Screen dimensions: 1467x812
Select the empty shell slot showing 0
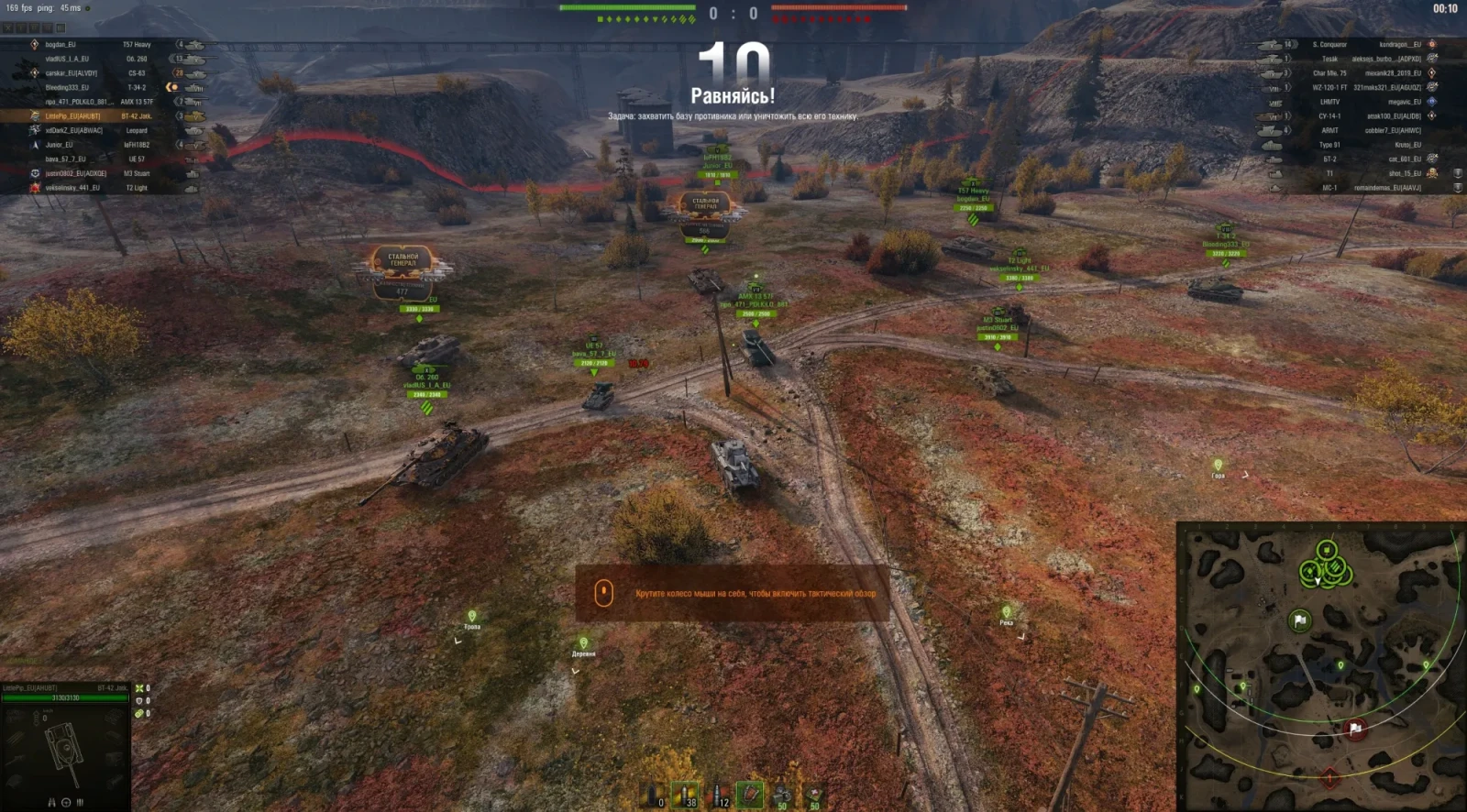(x=654, y=795)
